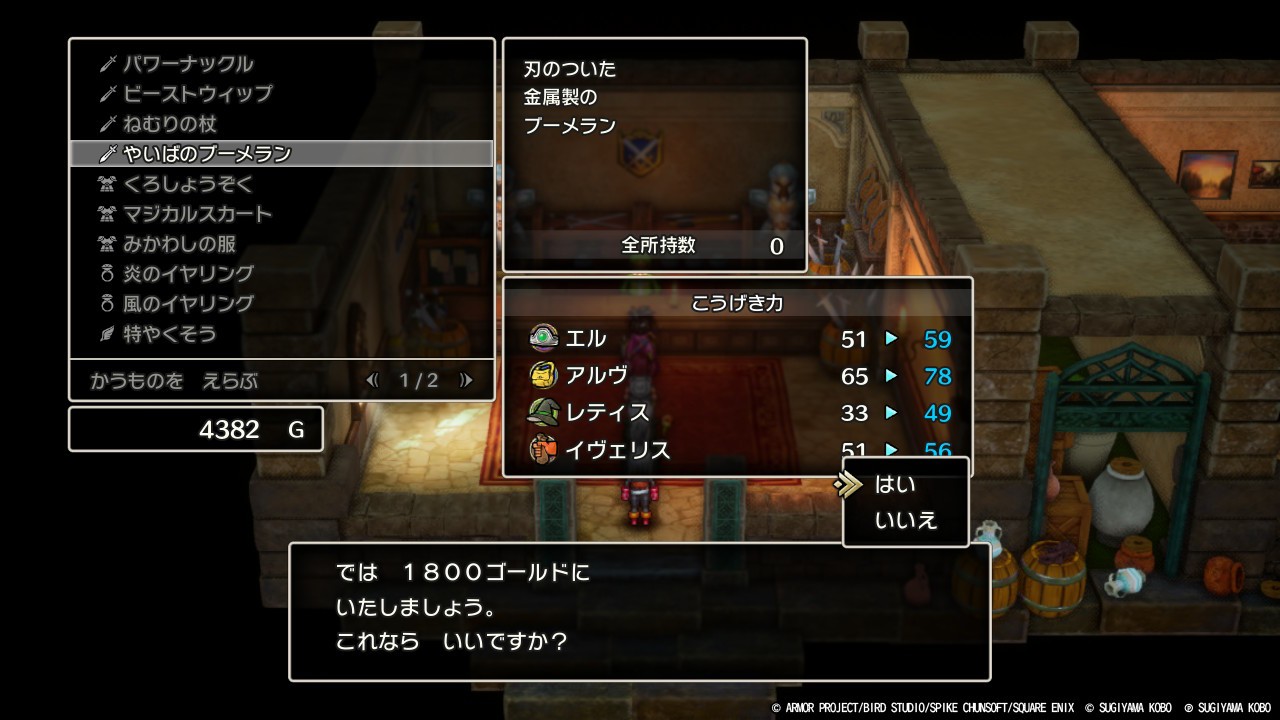Select みかわしの服 in the list
This screenshot has width=1280, height=720.
point(180,244)
